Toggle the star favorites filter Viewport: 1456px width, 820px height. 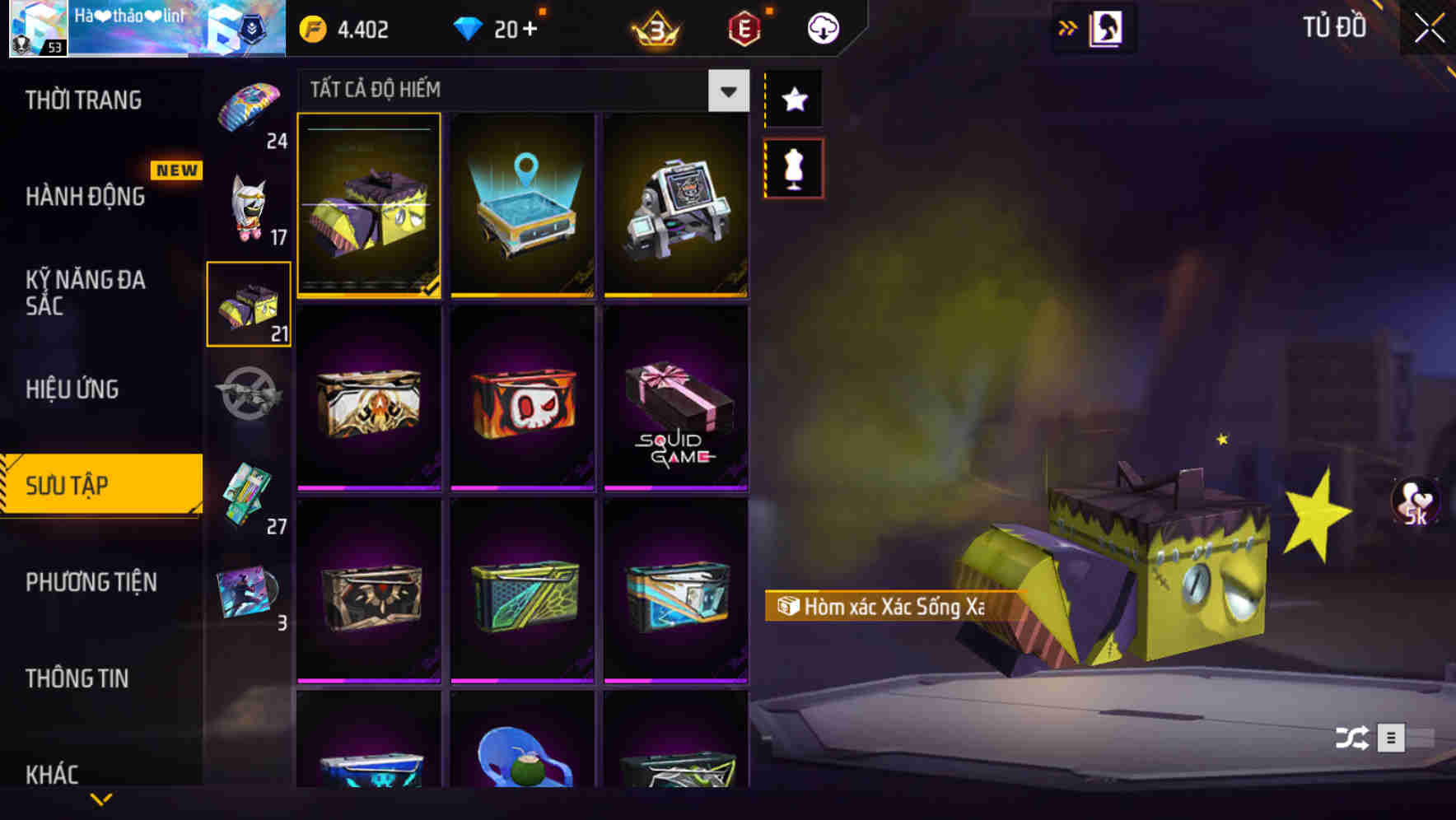pos(795,100)
